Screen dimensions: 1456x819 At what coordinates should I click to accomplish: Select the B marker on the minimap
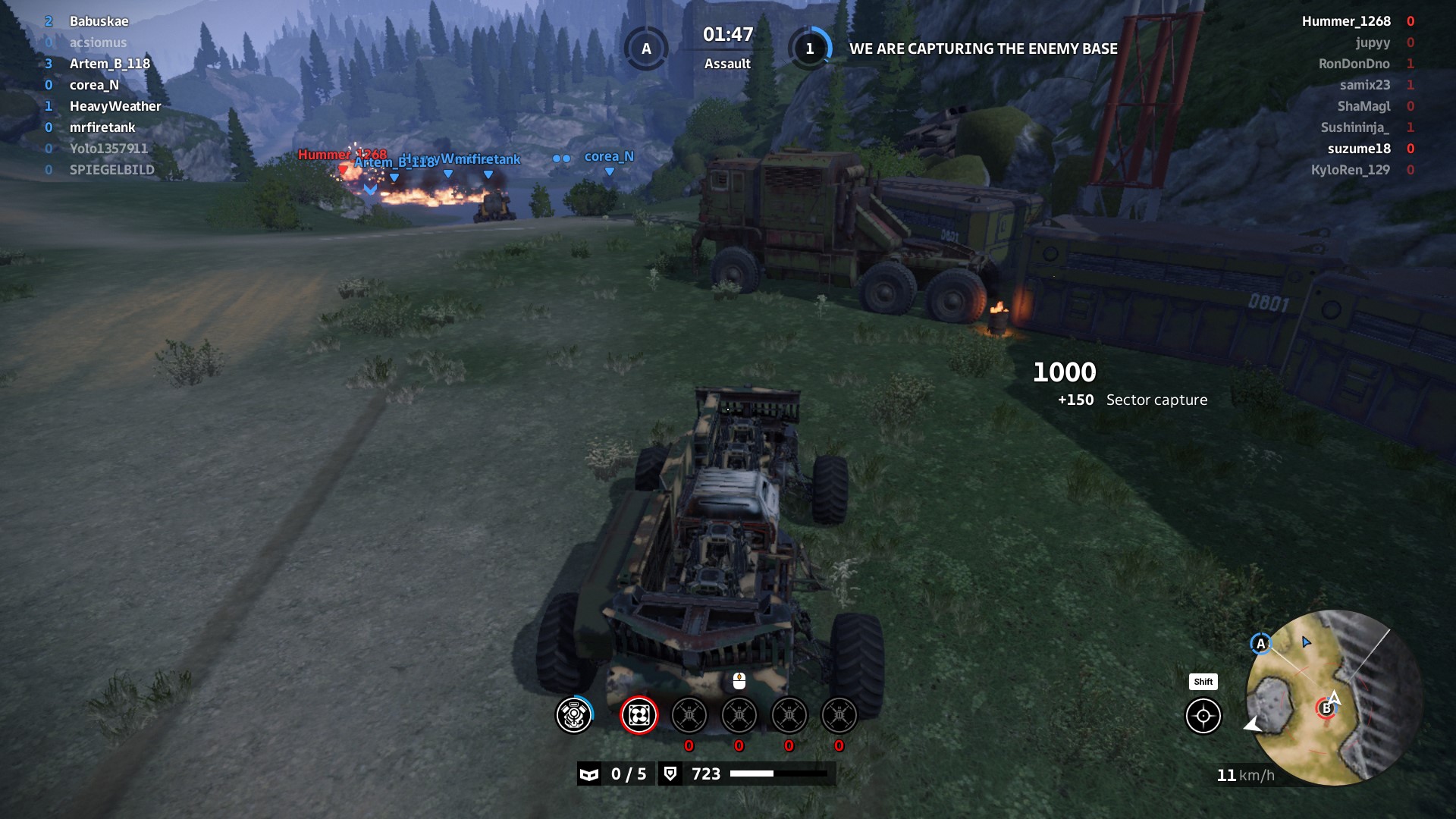[1326, 708]
